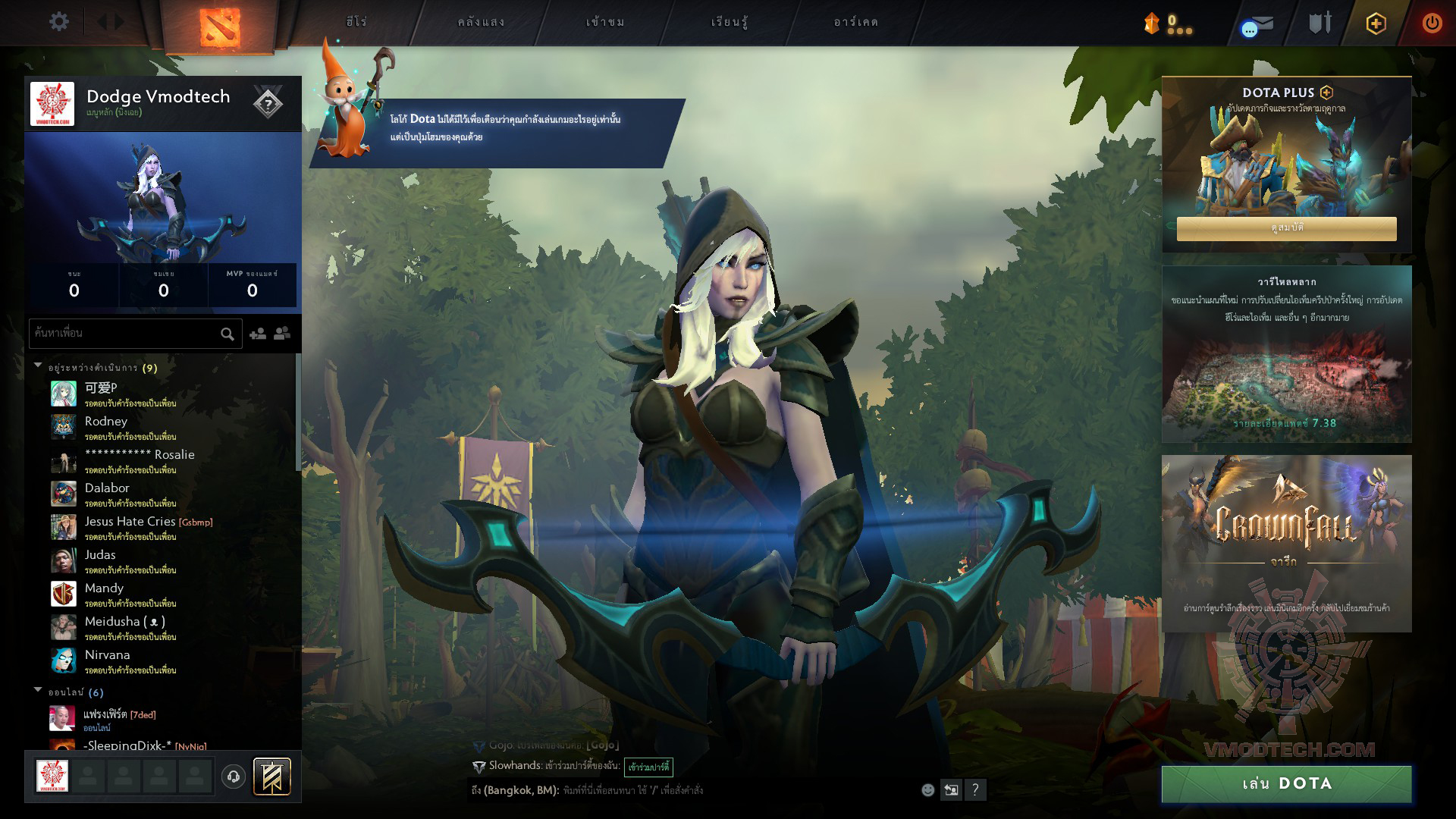Open the mail and chat notifications icon
1456x819 pixels.
1258,25
